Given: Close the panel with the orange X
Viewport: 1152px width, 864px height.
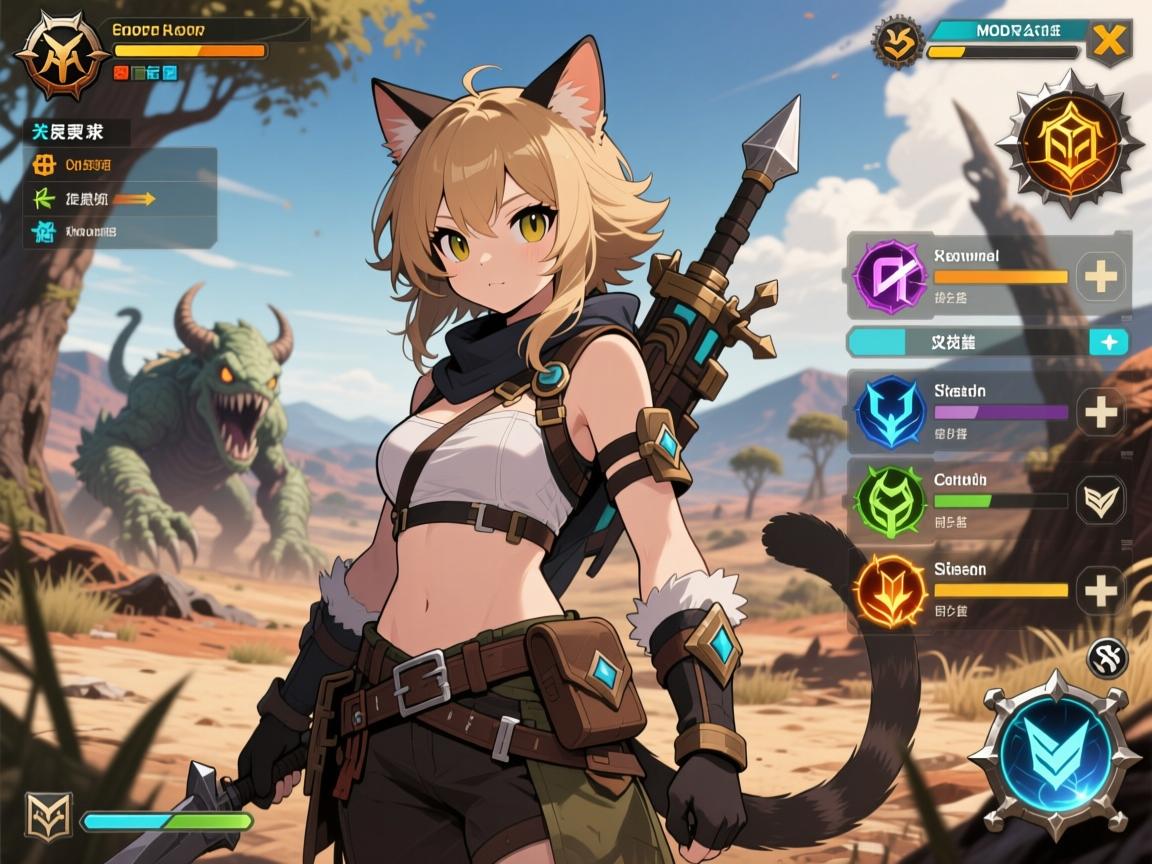Looking at the screenshot, I should point(1108,41).
